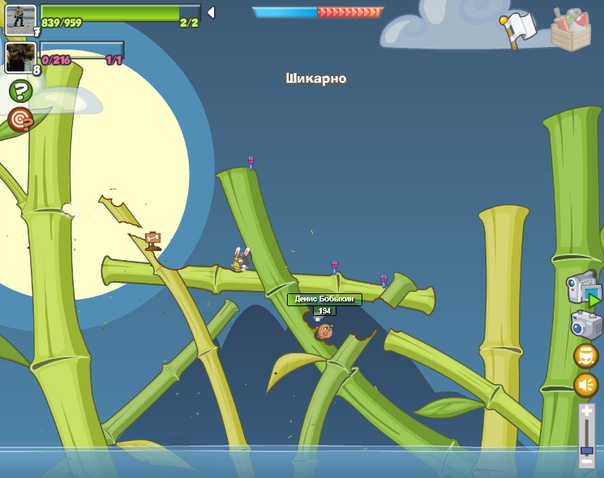The width and height of the screenshot is (604, 478).
Task: Select the first player's avatar portrait
Action: (20, 18)
